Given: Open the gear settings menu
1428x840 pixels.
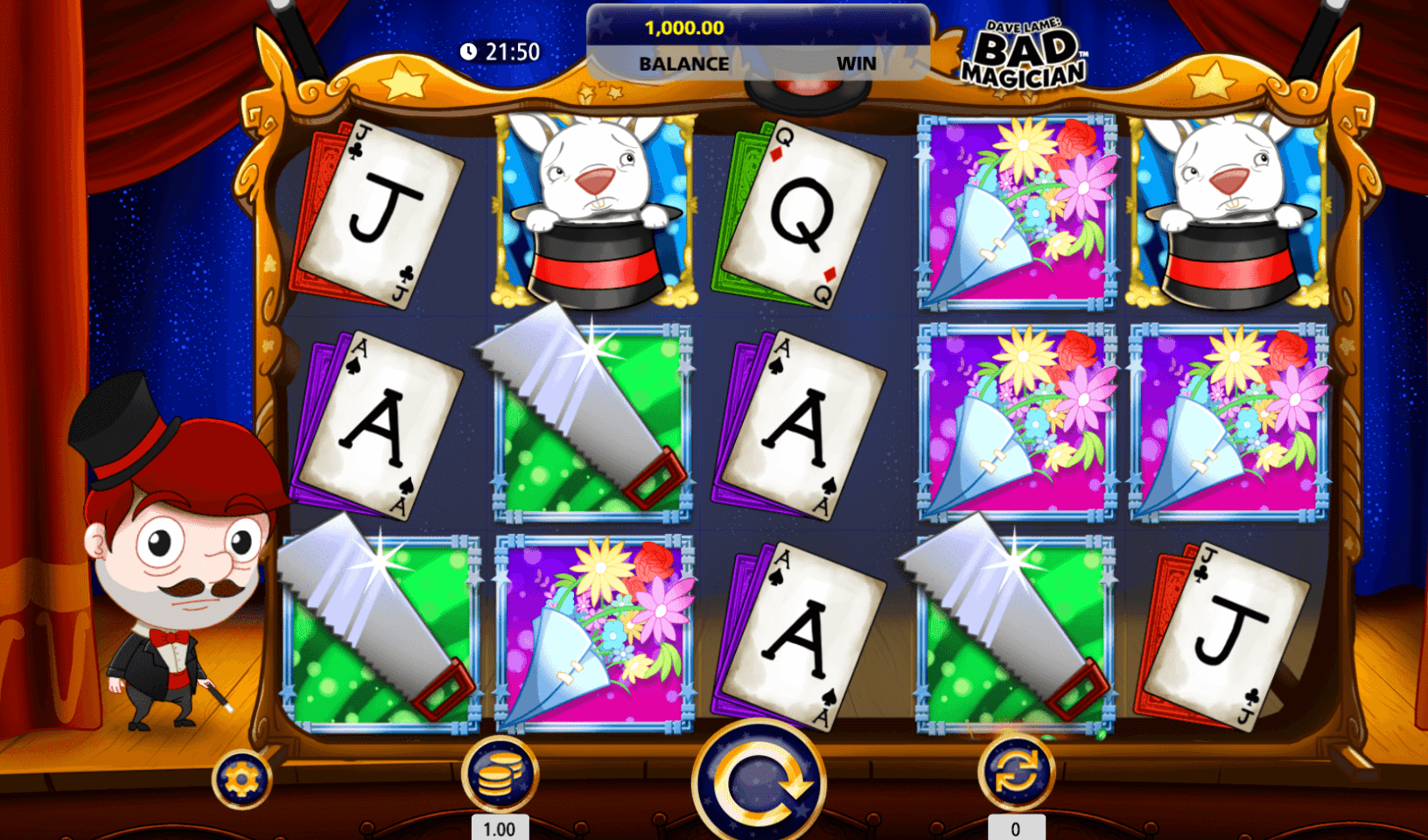Looking at the screenshot, I should point(241,779).
